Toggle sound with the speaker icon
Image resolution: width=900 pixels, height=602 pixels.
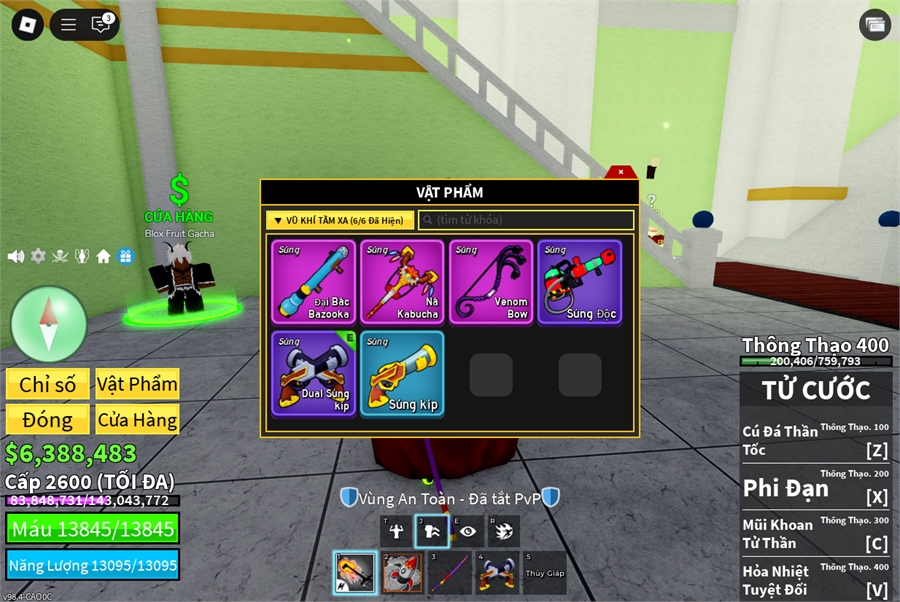[x=16, y=256]
